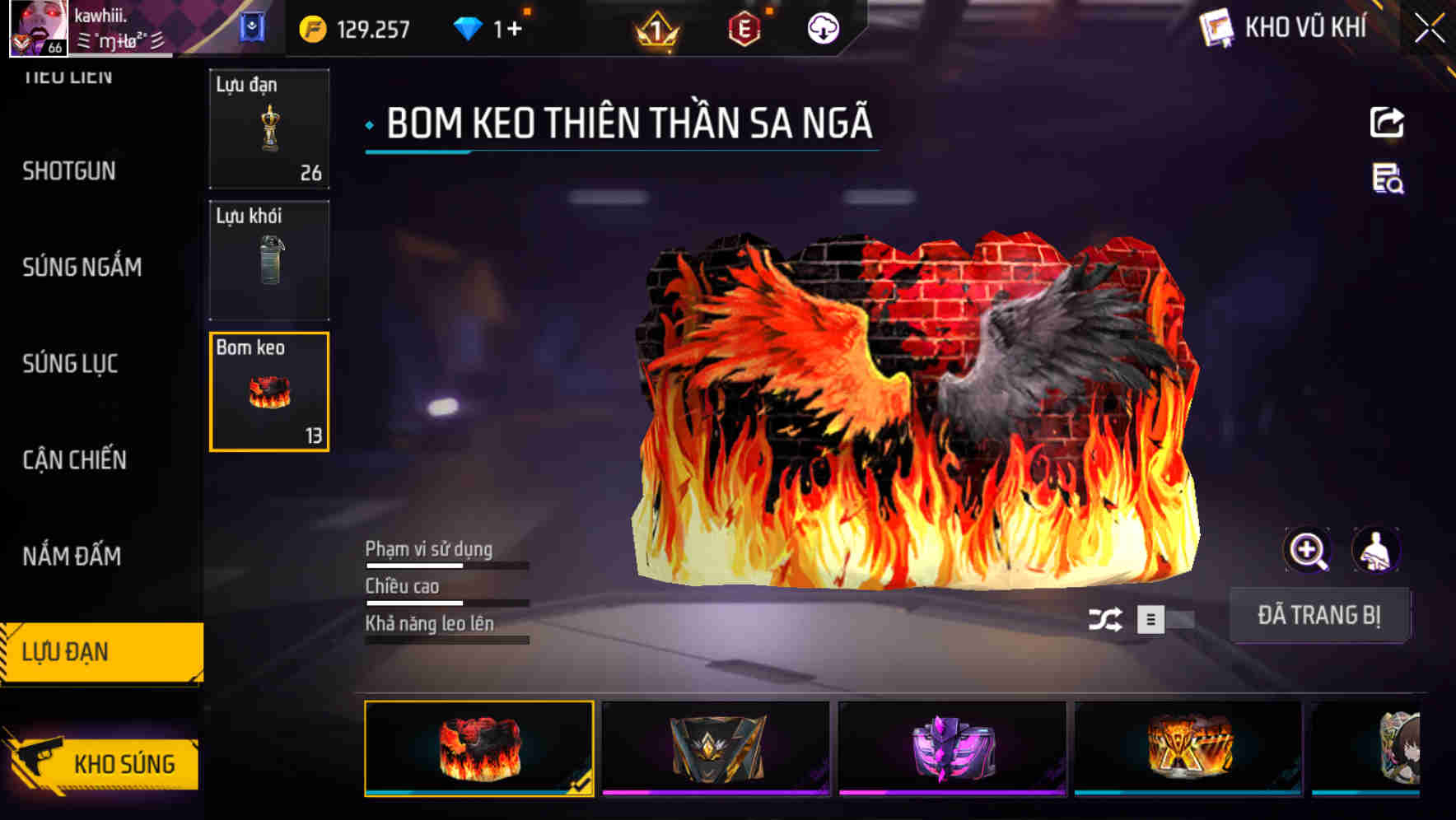Select the Lựu khói smoke grenade slot
The height and width of the screenshot is (820, 1456).
click(268, 259)
